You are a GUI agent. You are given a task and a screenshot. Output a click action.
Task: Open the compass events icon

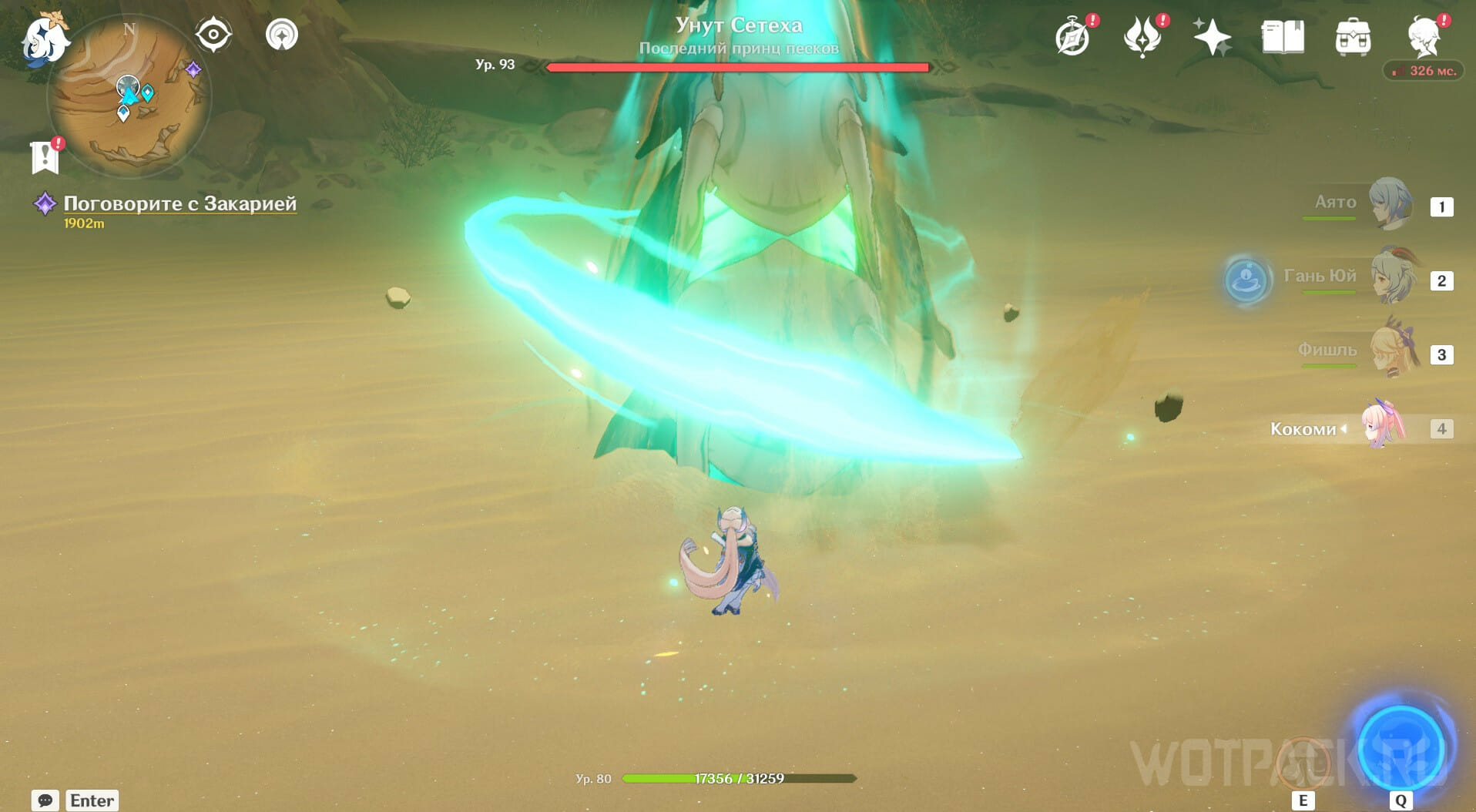1072,37
